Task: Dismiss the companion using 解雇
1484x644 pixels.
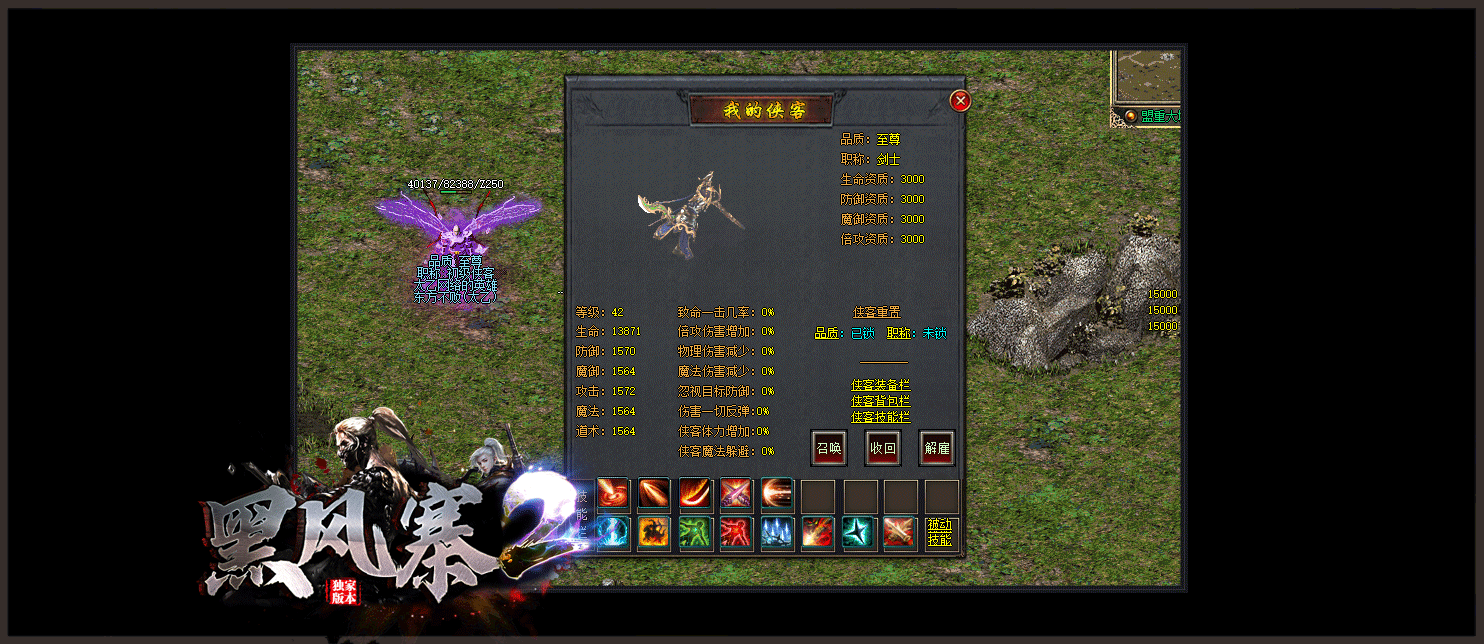Action: 936,448
